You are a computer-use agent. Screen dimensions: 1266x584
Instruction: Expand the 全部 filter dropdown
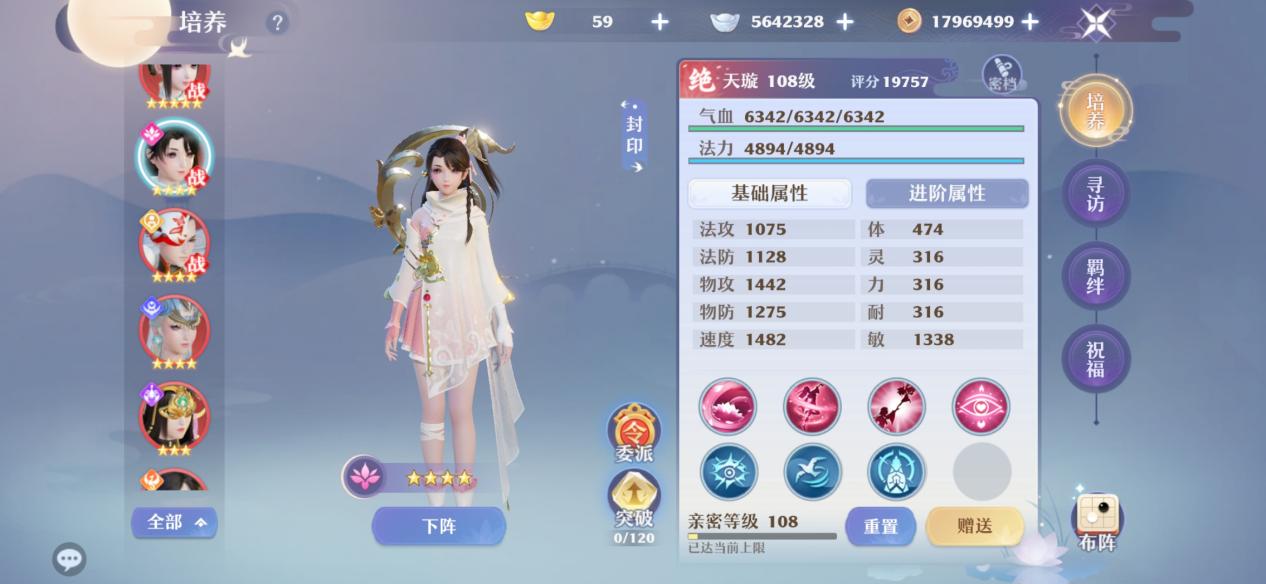174,522
